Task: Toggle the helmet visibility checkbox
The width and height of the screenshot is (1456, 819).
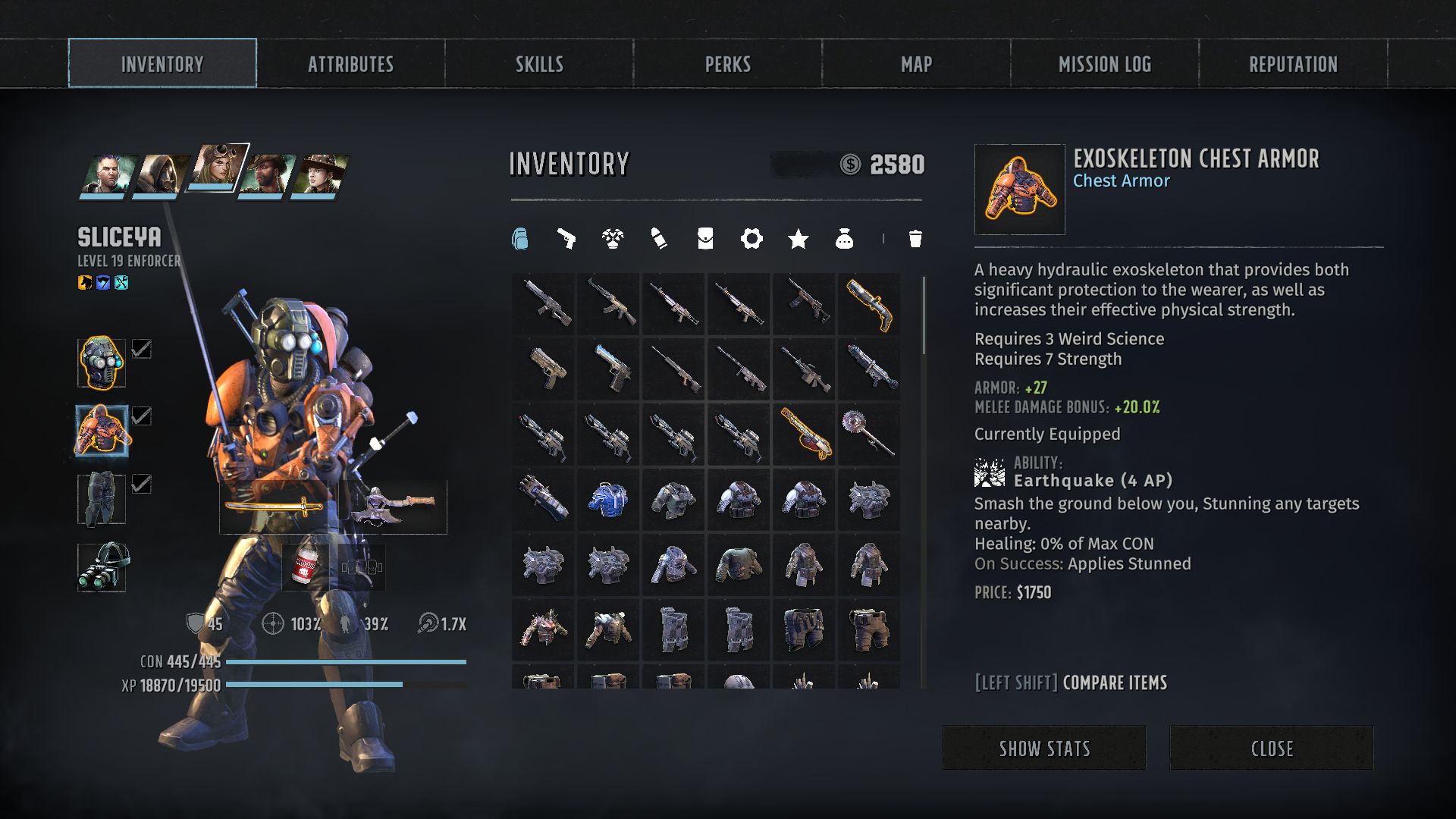Action: (x=142, y=349)
